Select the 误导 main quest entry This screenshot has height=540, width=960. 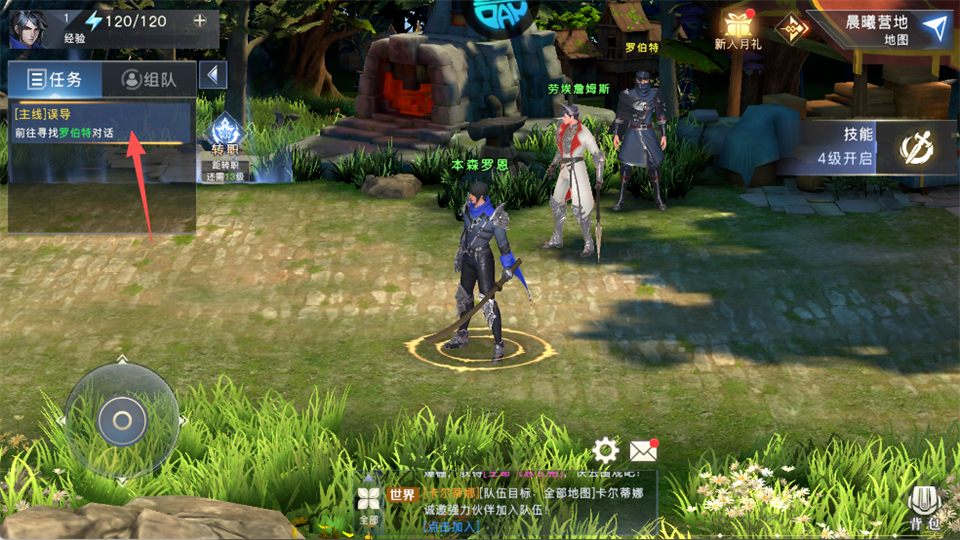click(x=100, y=124)
